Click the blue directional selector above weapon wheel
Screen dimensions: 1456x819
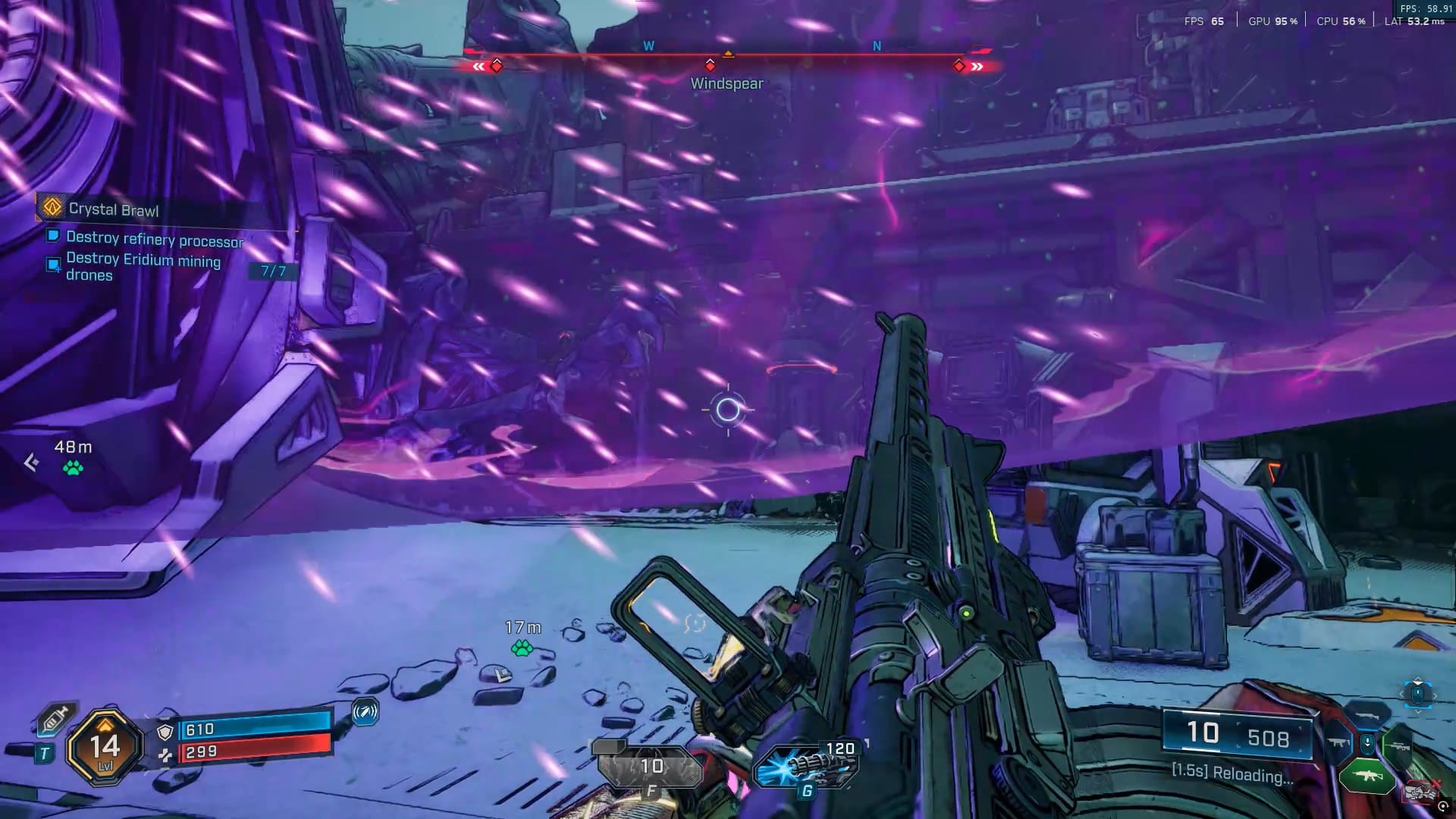[1417, 693]
